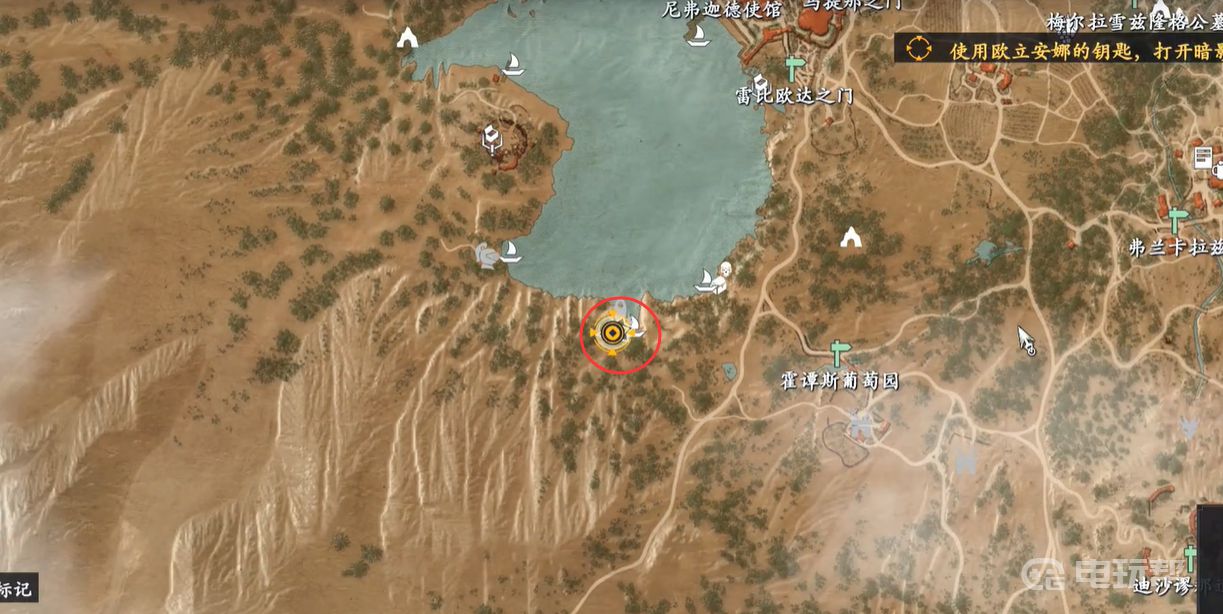
Task: Click the cave marker northwest of the lake
Action: [407, 39]
